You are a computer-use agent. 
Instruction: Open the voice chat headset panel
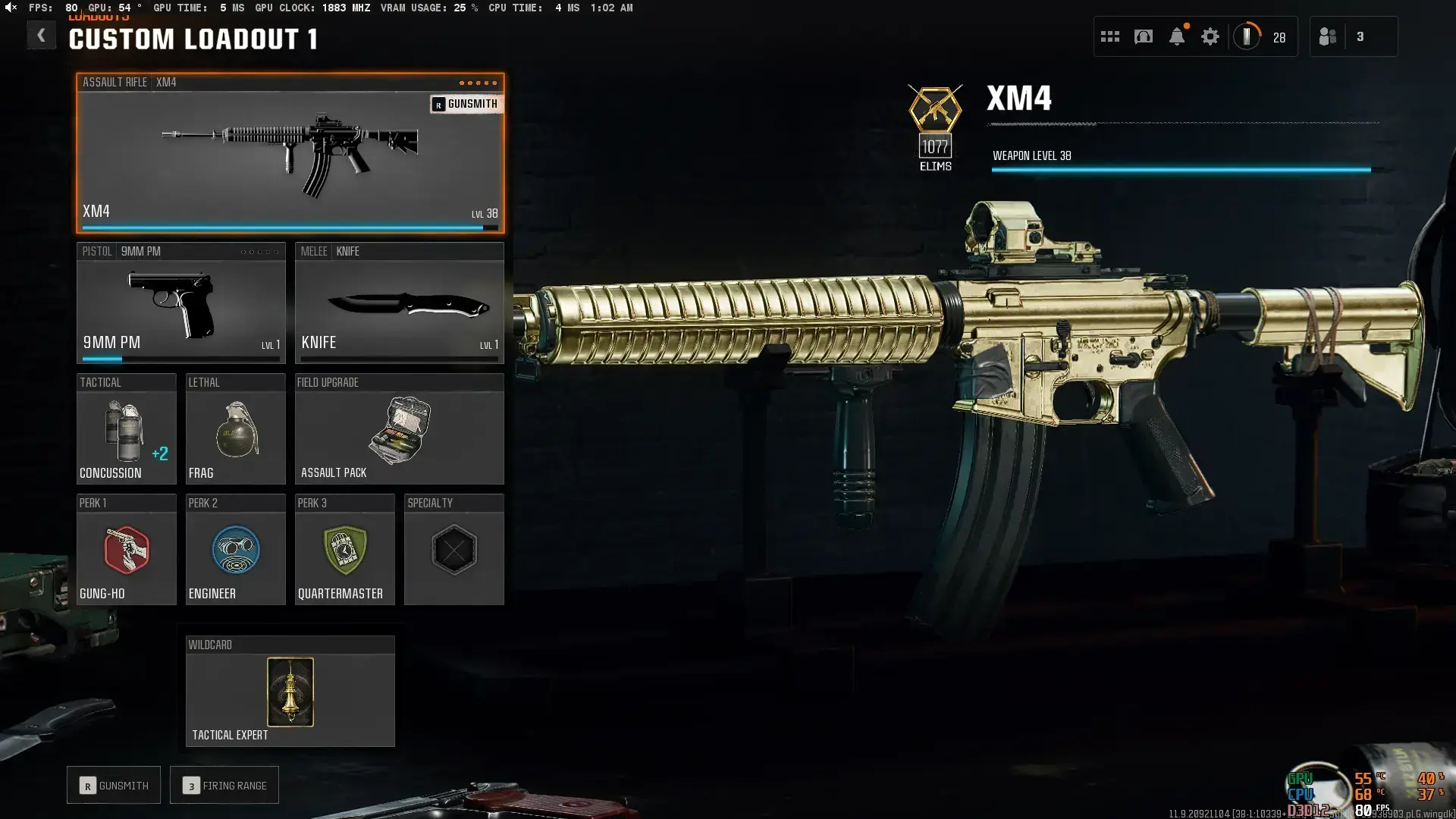pyautogui.click(x=1144, y=36)
